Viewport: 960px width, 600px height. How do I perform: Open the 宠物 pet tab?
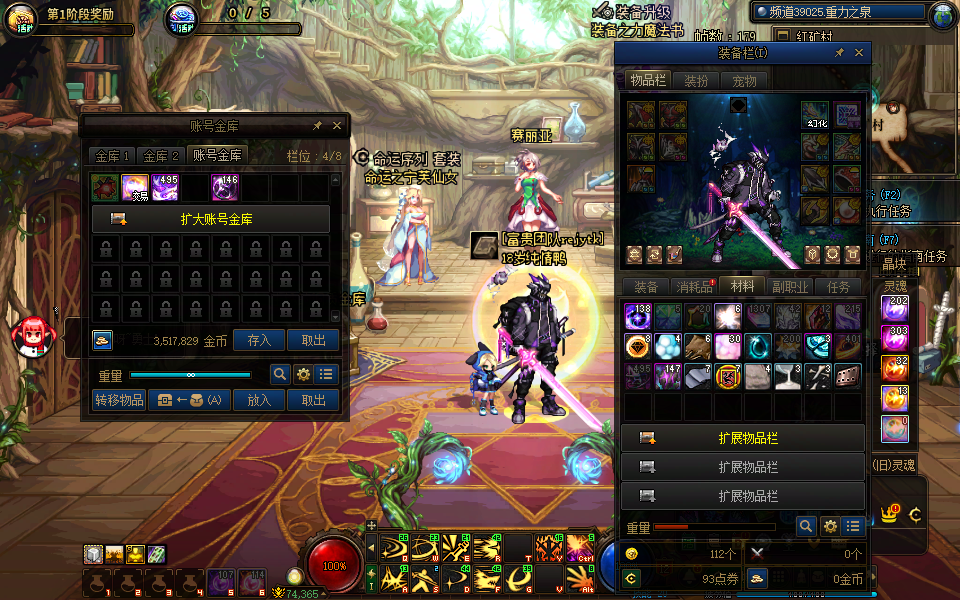coord(744,81)
